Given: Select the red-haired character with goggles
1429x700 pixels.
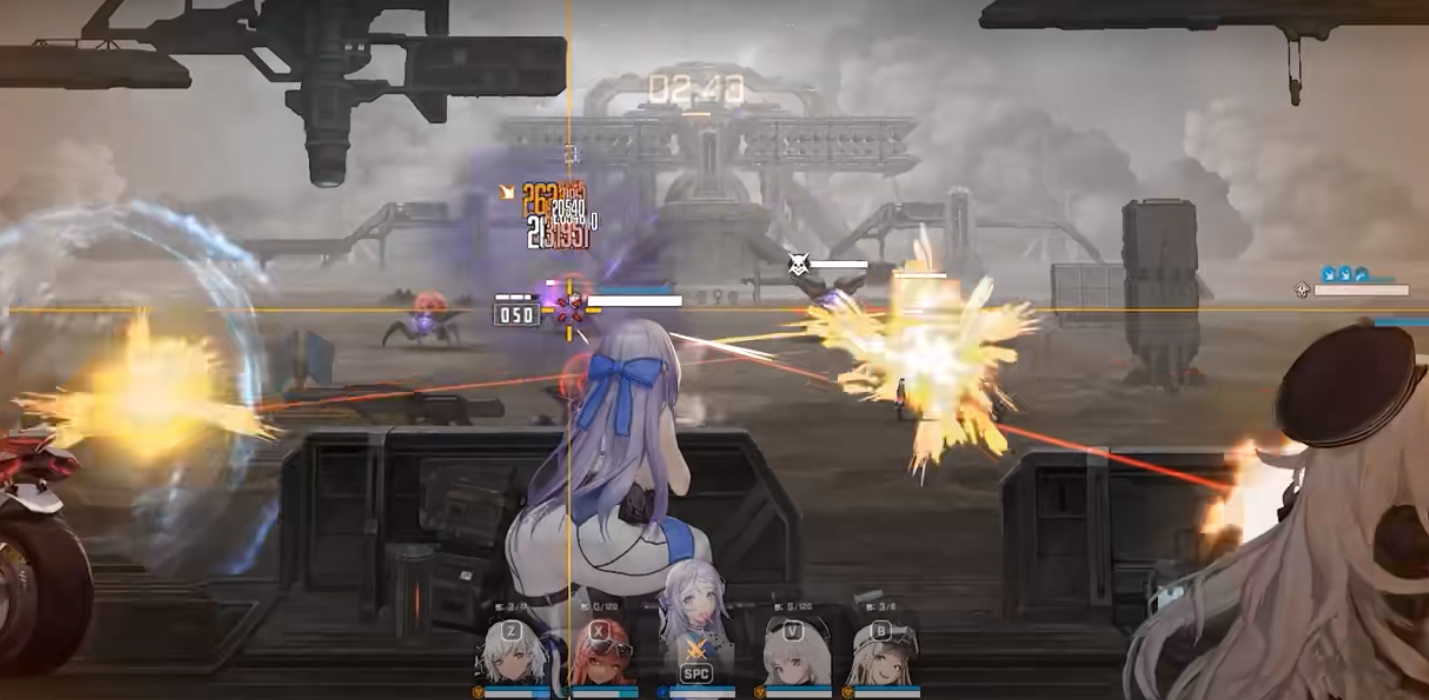Looking at the screenshot, I should pyautogui.click(x=602, y=655).
